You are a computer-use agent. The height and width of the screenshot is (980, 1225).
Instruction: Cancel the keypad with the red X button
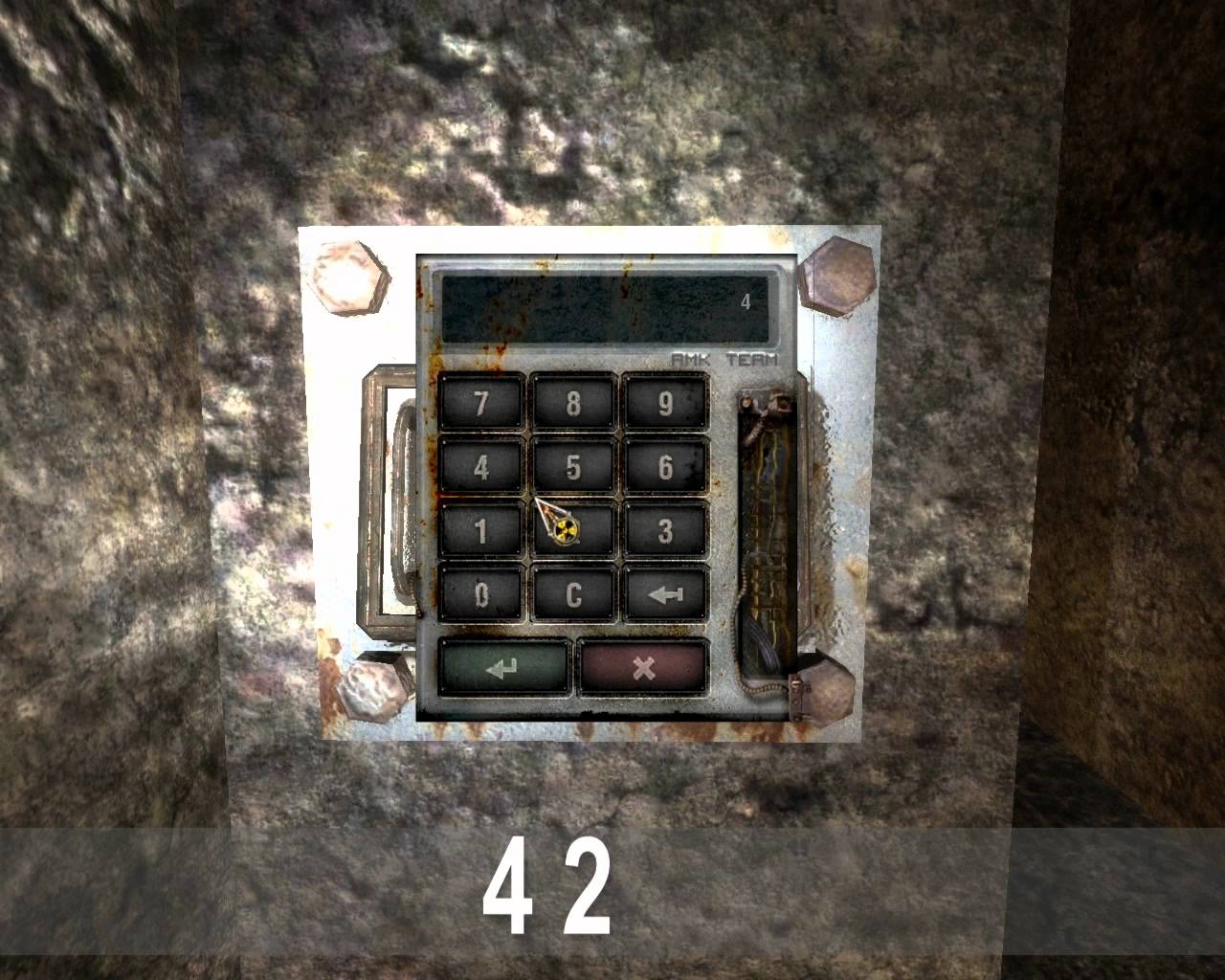tap(643, 667)
